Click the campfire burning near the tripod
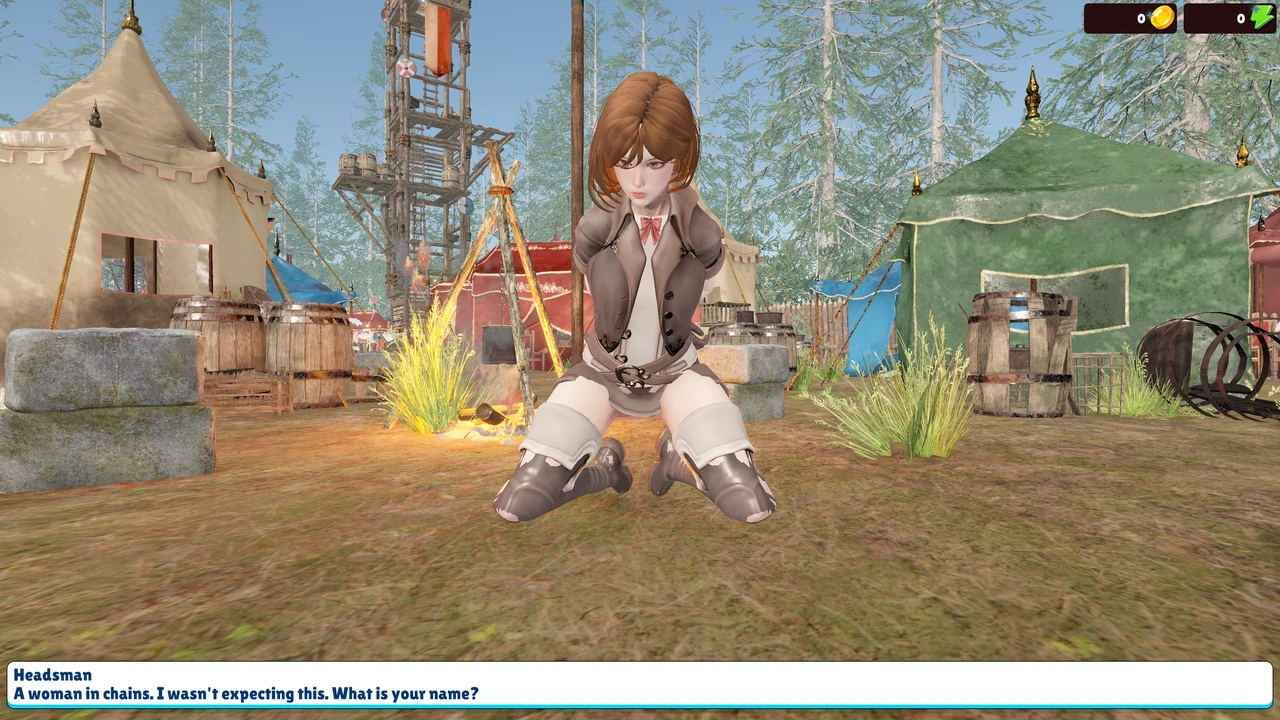 click(x=490, y=420)
